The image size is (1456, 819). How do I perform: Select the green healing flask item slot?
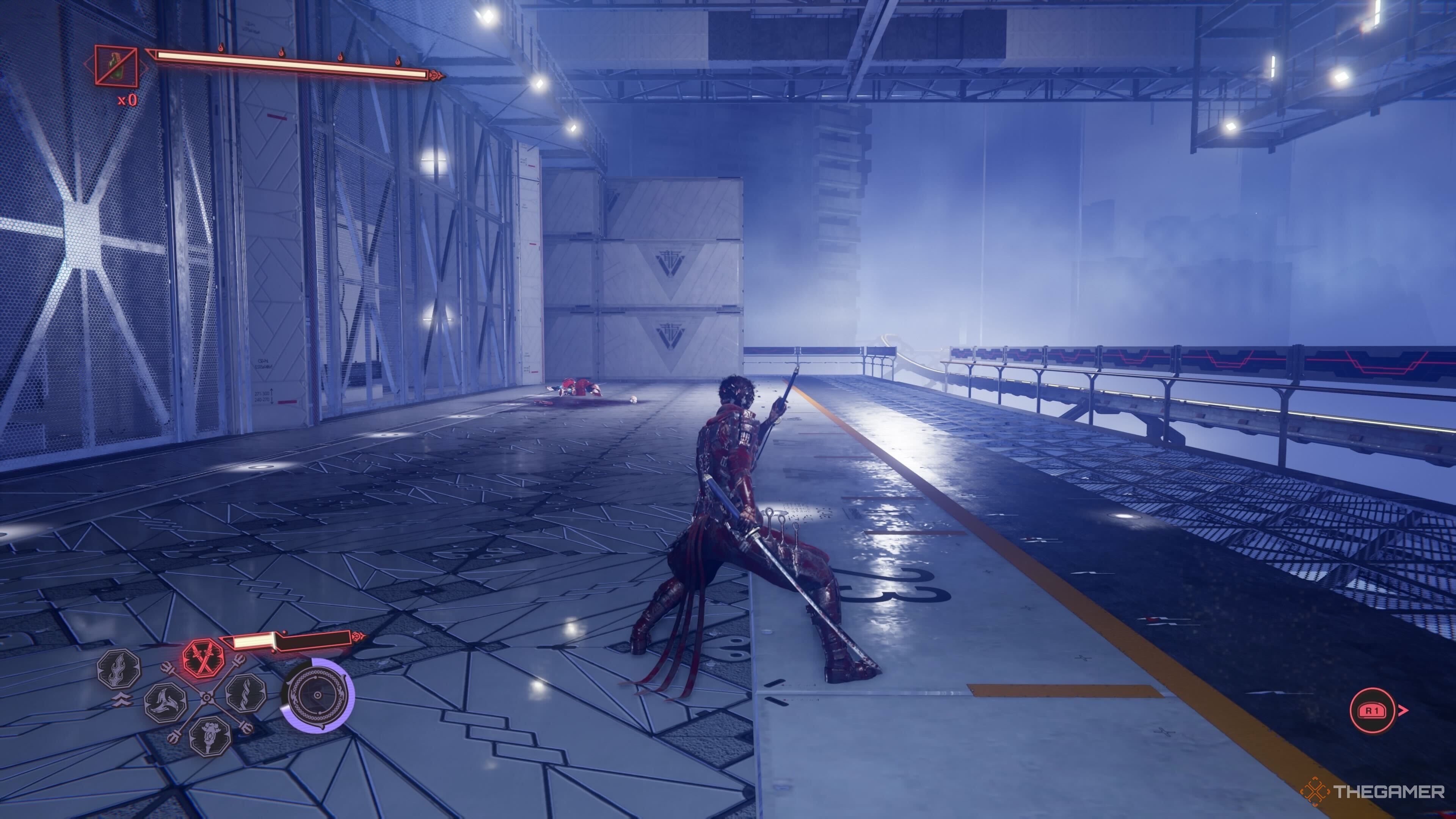click(116, 66)
